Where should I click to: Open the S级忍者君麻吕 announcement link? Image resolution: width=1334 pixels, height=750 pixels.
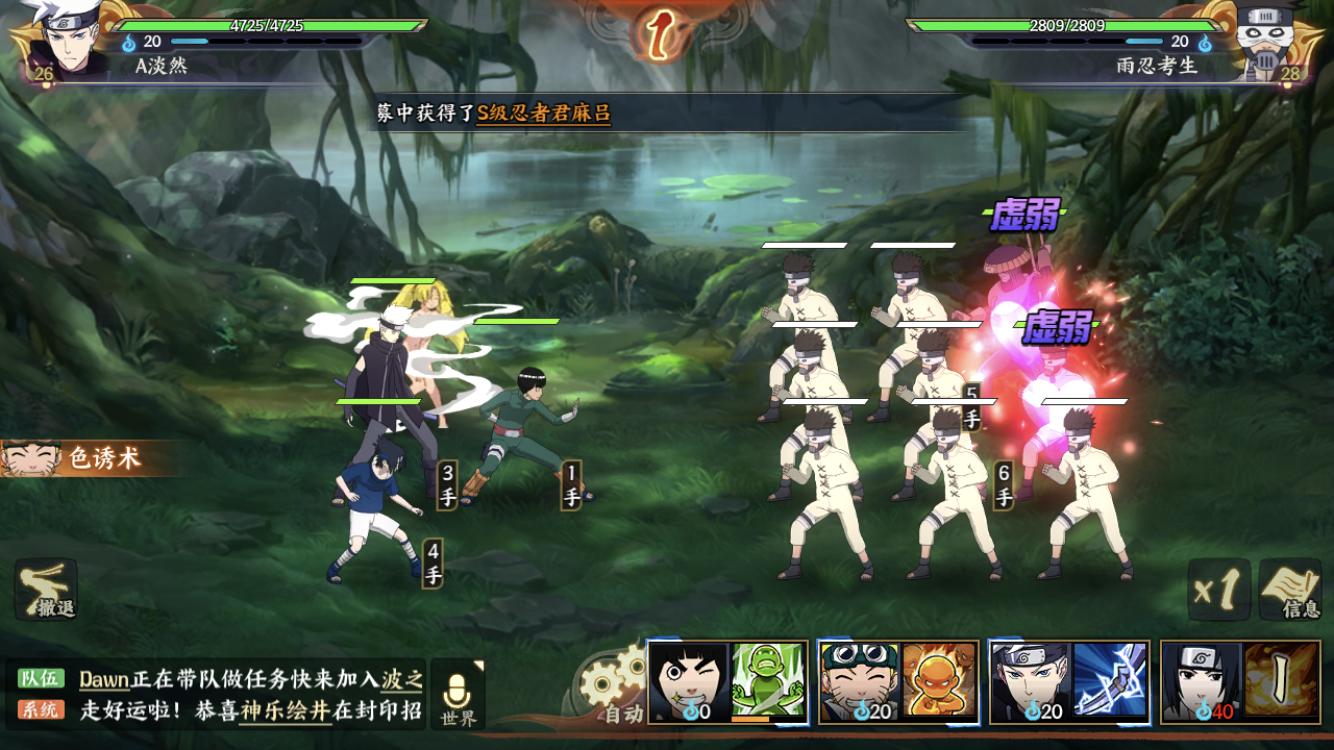click(x=543, y=114)
